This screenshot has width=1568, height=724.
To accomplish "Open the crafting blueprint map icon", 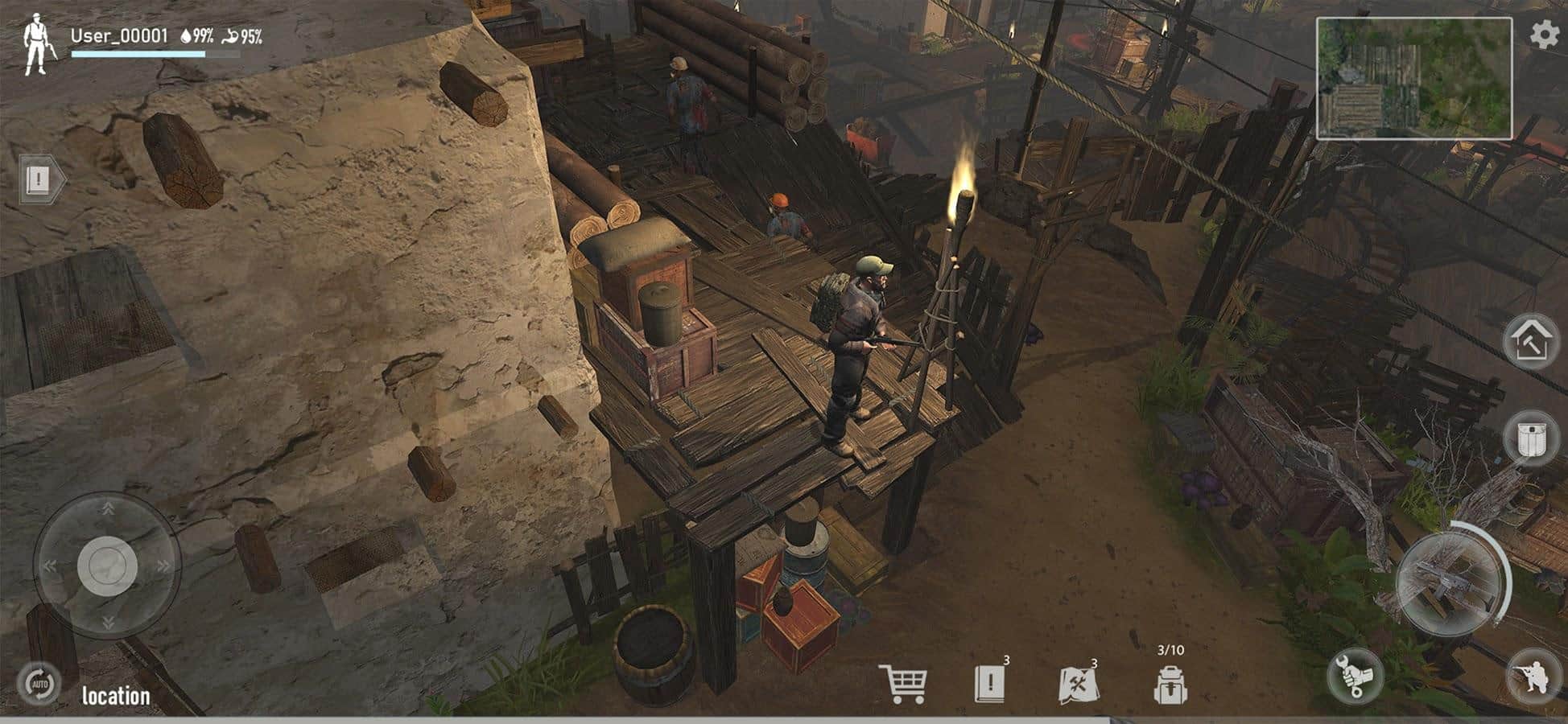I will click(1076, 685).
